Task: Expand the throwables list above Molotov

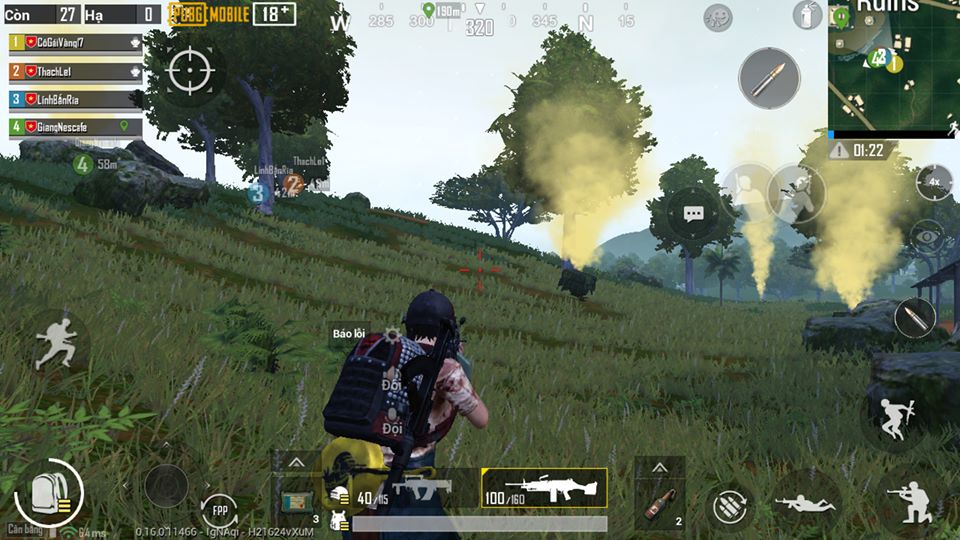Action: tap(660, 468)
